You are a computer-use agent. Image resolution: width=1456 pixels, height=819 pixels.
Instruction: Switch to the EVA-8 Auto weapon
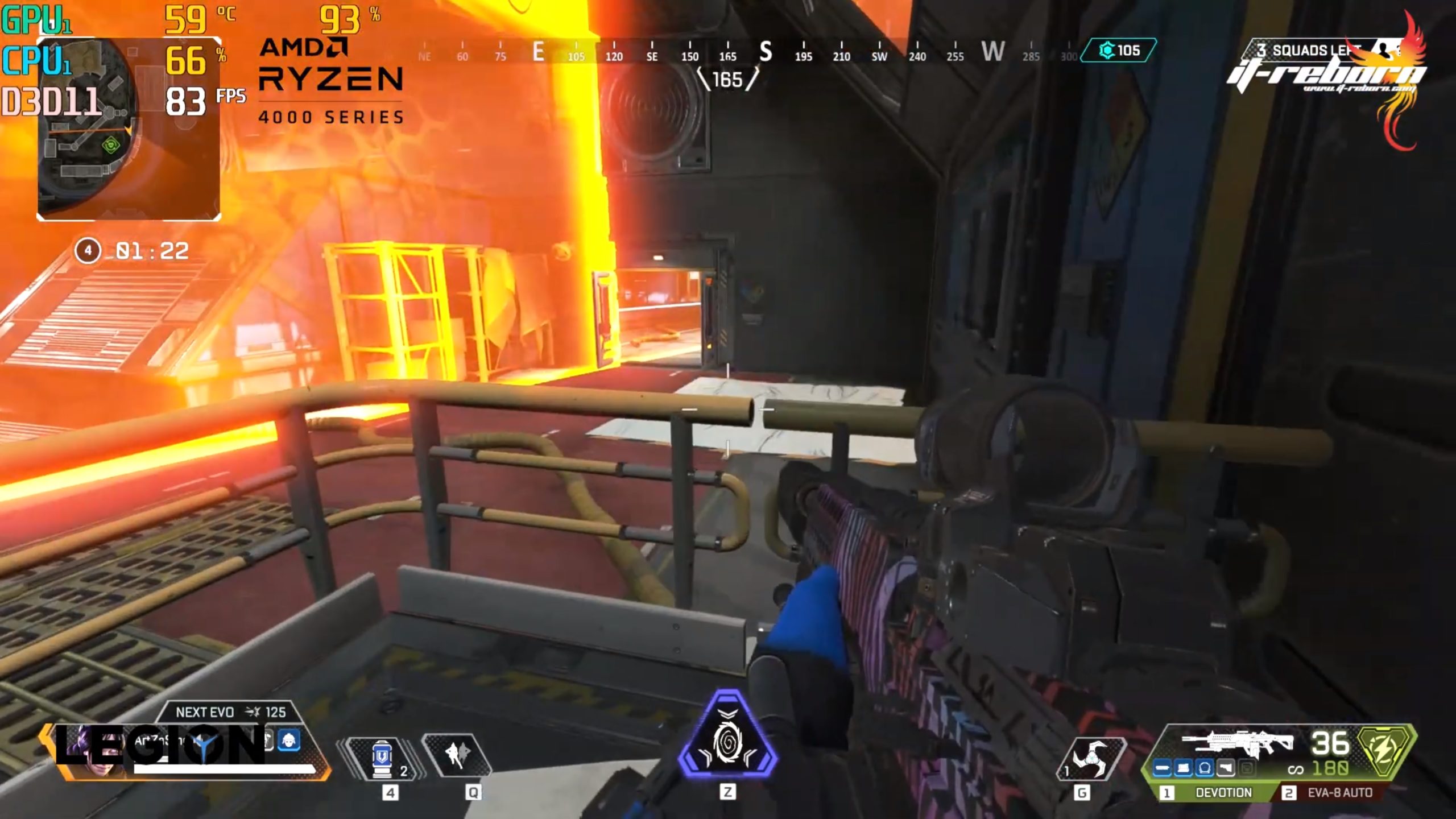1331,792
